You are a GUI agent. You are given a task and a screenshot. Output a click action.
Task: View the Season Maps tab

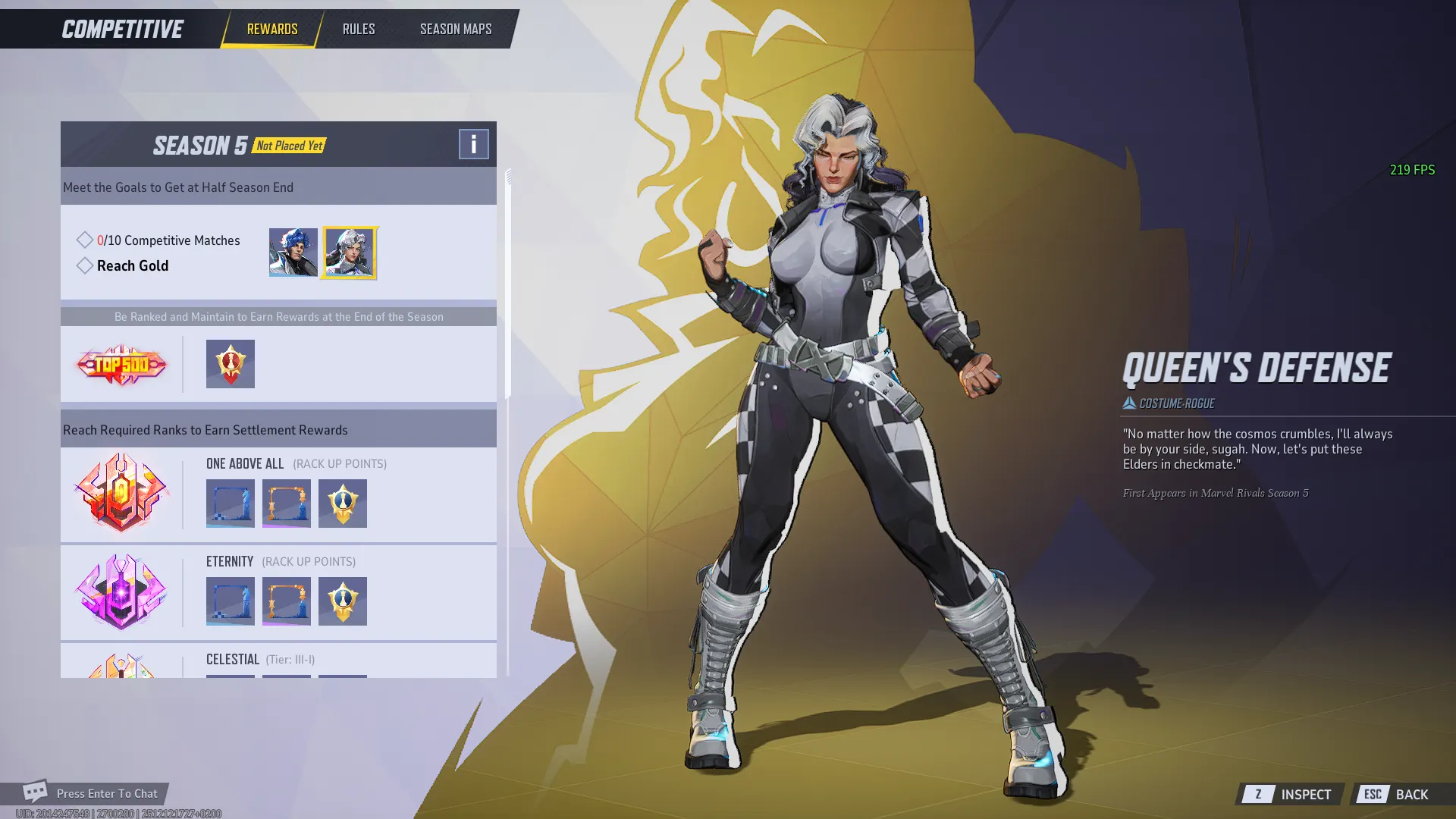(456, 29)
